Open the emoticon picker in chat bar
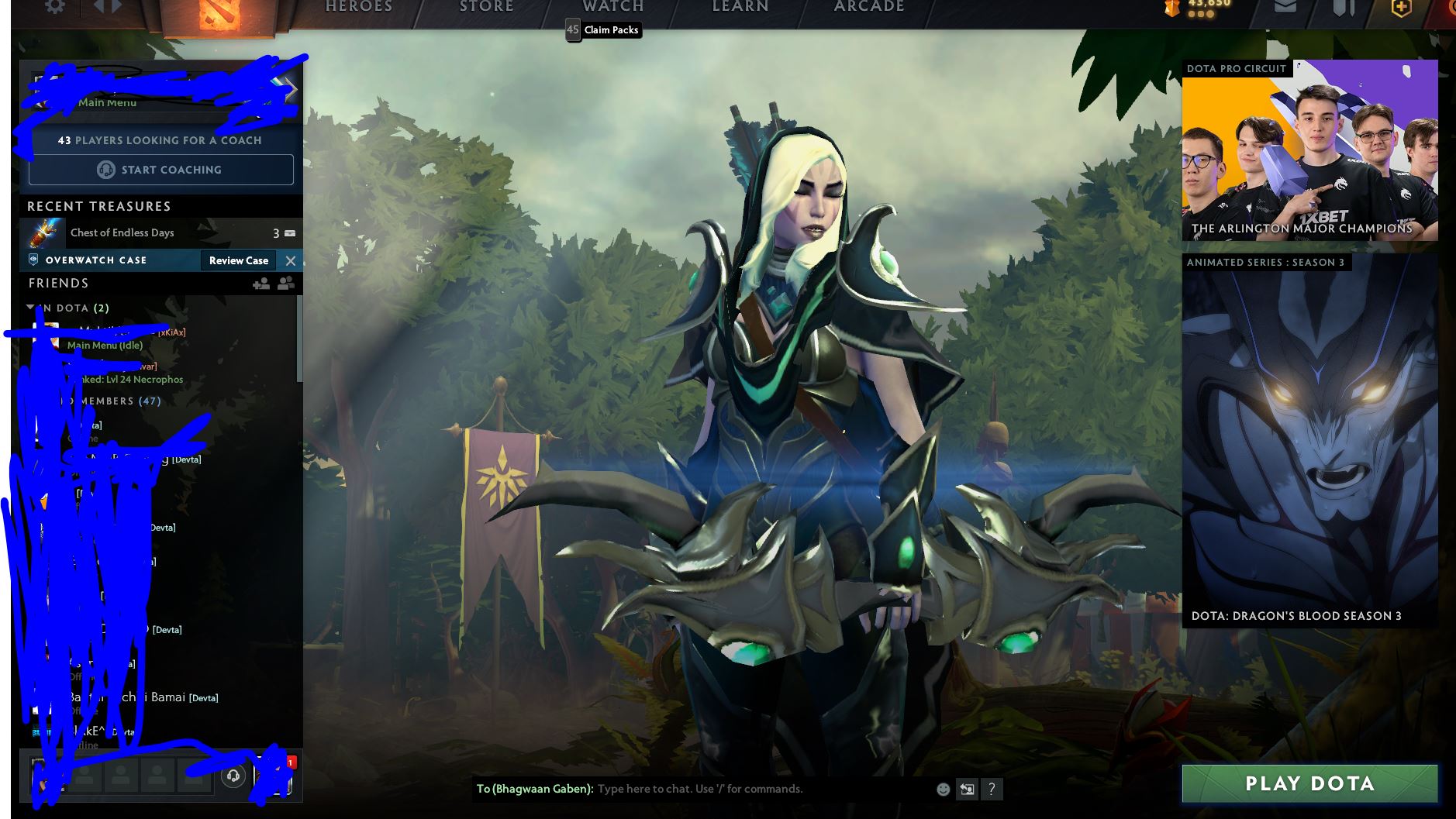Image resolution: width=1456 pixels, height=819 pixels. 943,789
